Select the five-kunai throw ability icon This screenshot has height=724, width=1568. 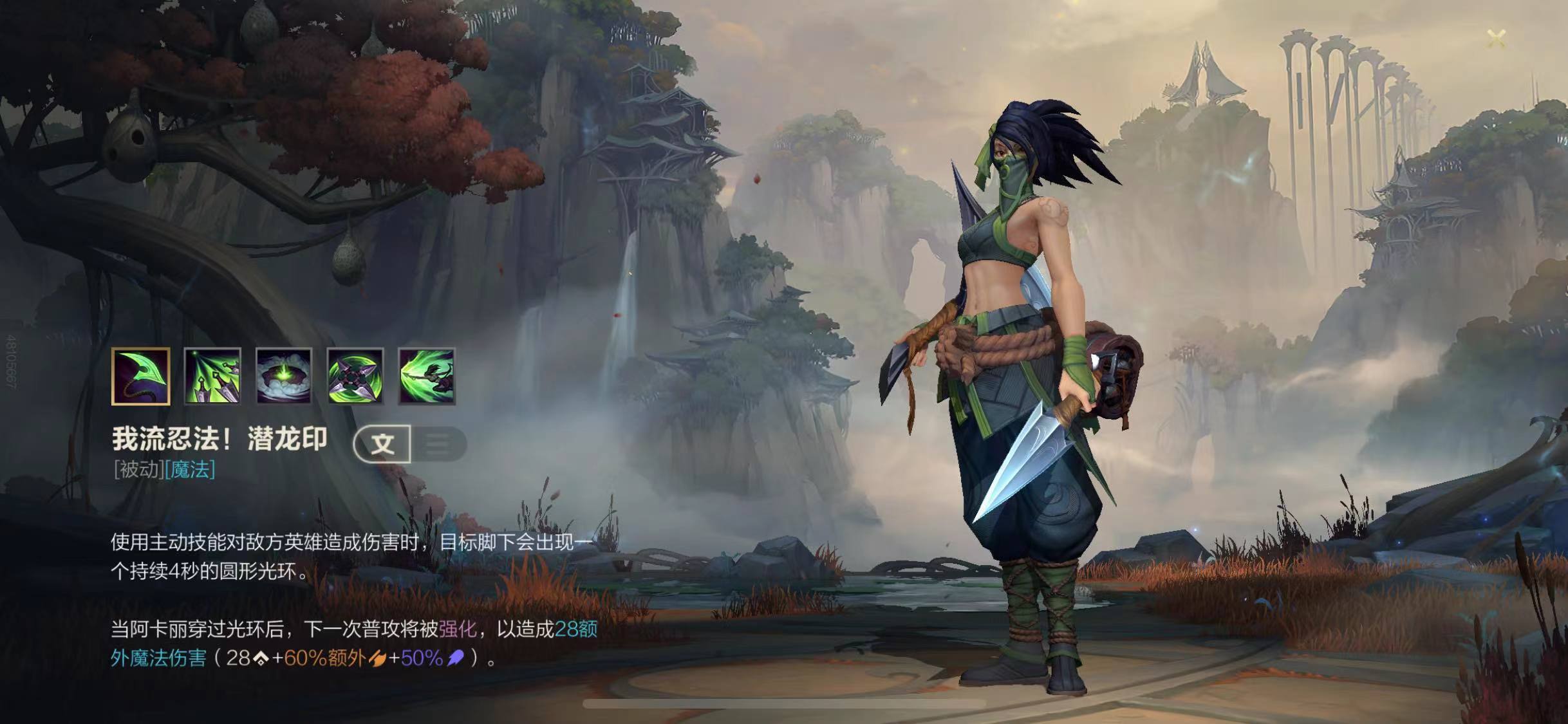[212, 376]
